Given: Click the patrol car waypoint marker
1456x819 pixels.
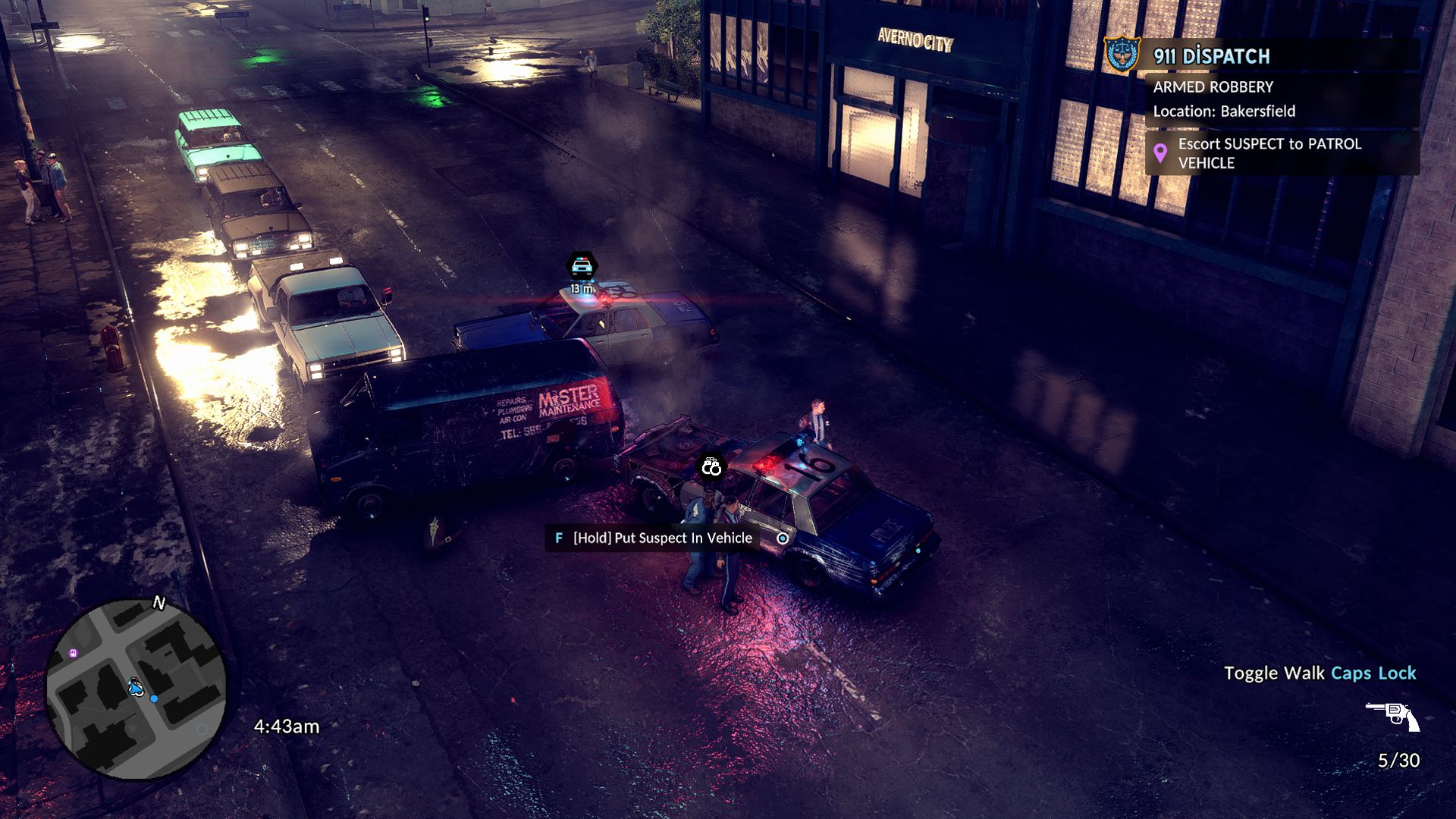Looking at the screenshot, I should [x=582, y=266].
